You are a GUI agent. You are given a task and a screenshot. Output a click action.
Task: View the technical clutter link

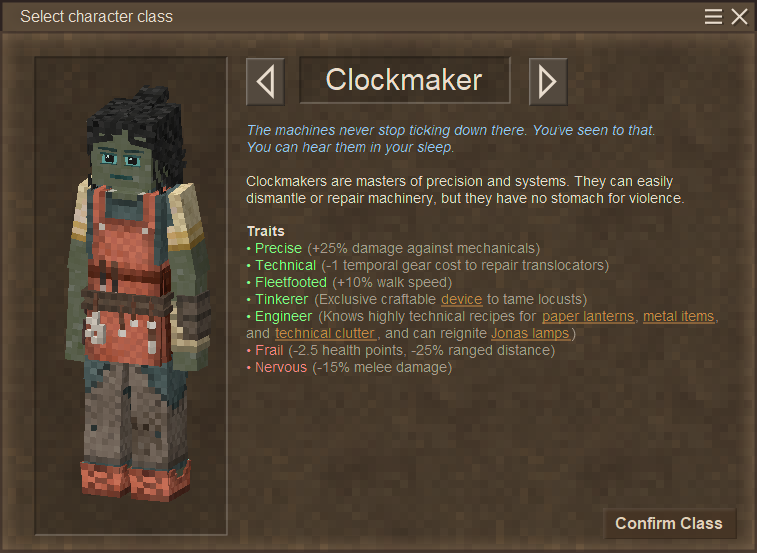pos(325,333)
